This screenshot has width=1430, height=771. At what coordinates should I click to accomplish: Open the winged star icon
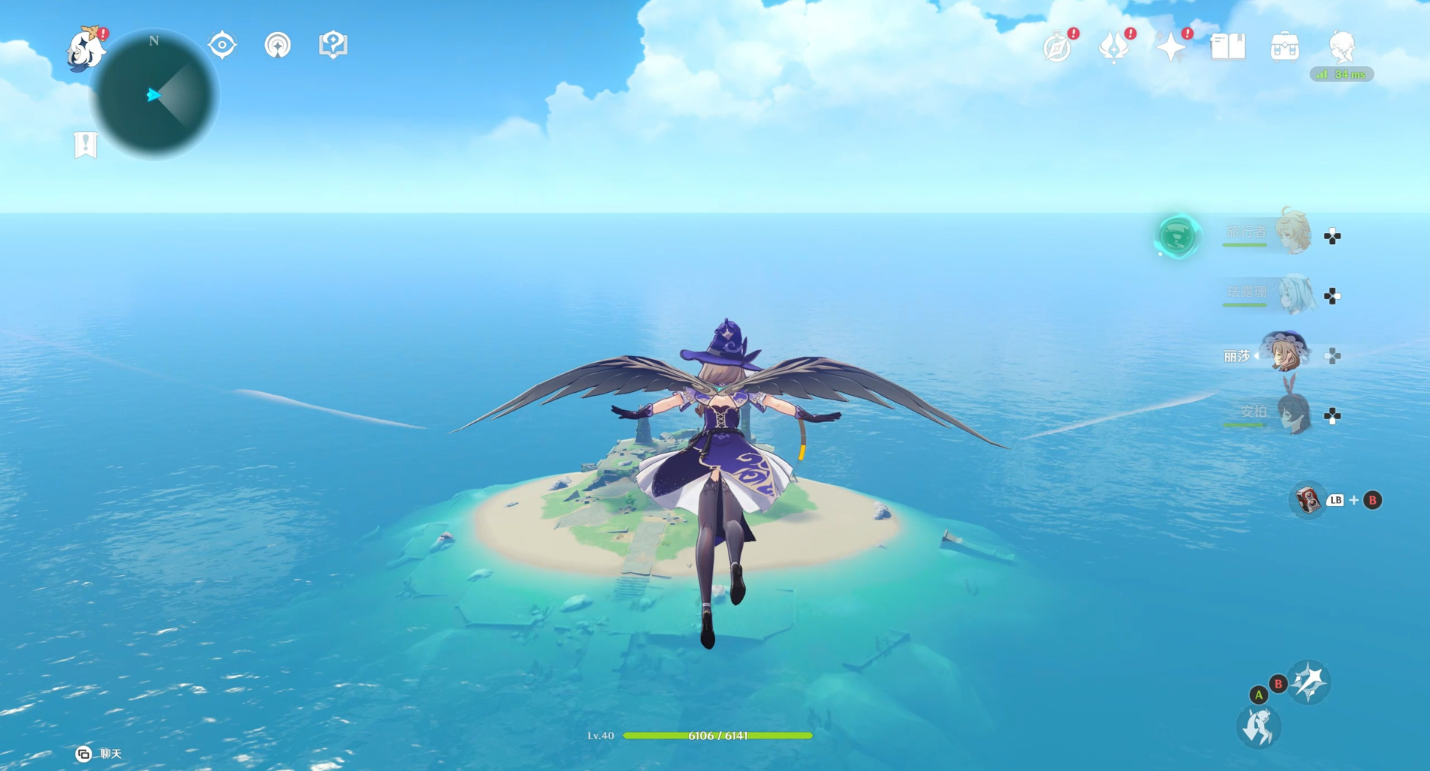(1114, 46)
